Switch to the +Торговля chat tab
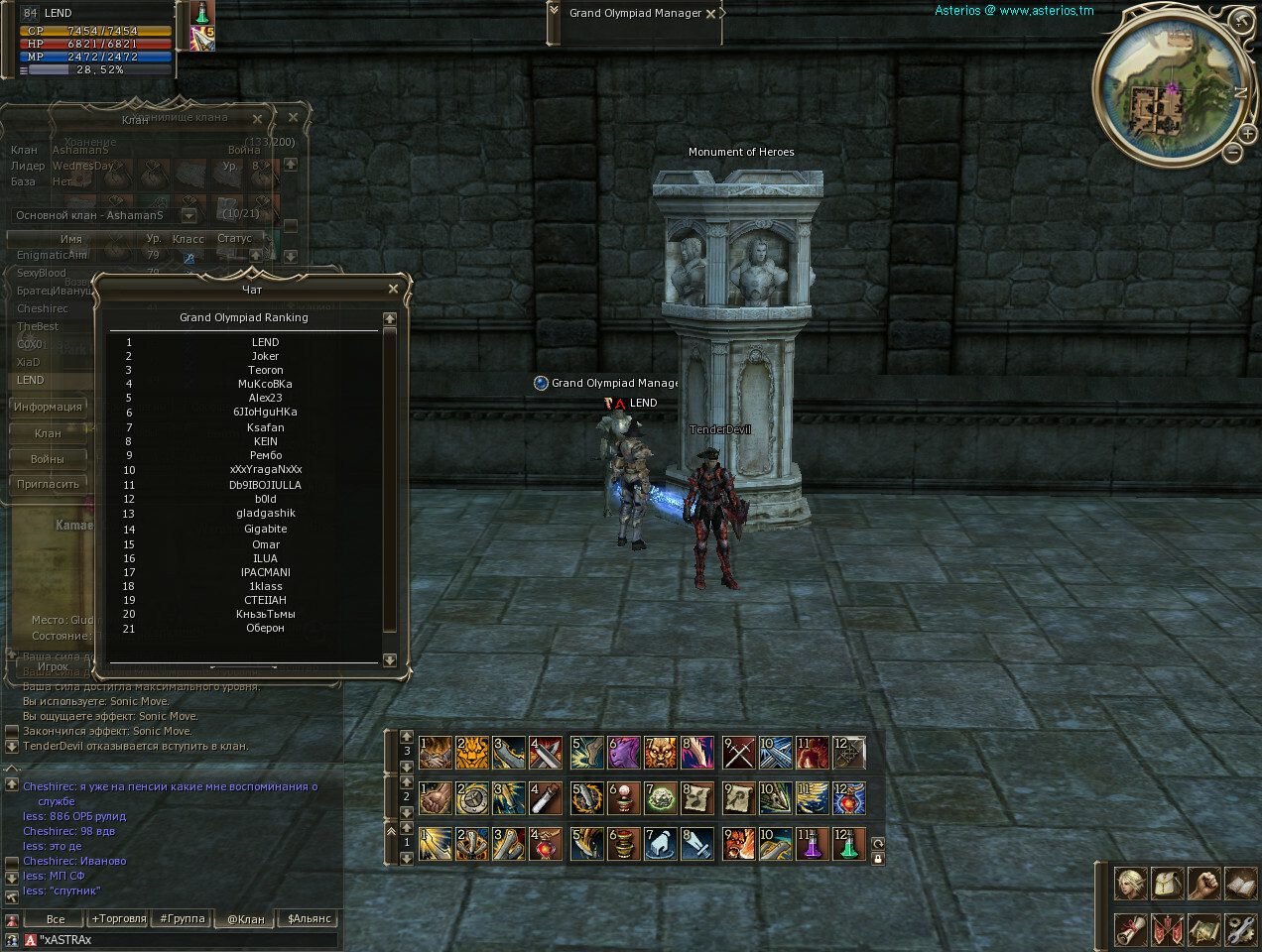This screenshot has height=952, width=1262. [119, 918]
